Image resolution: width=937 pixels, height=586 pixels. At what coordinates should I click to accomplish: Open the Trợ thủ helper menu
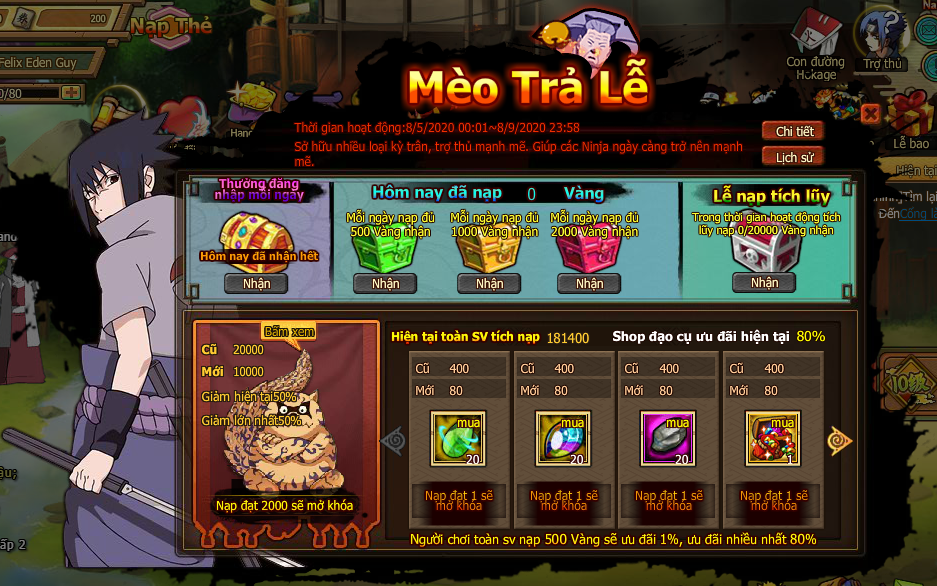tap(883, 40)
